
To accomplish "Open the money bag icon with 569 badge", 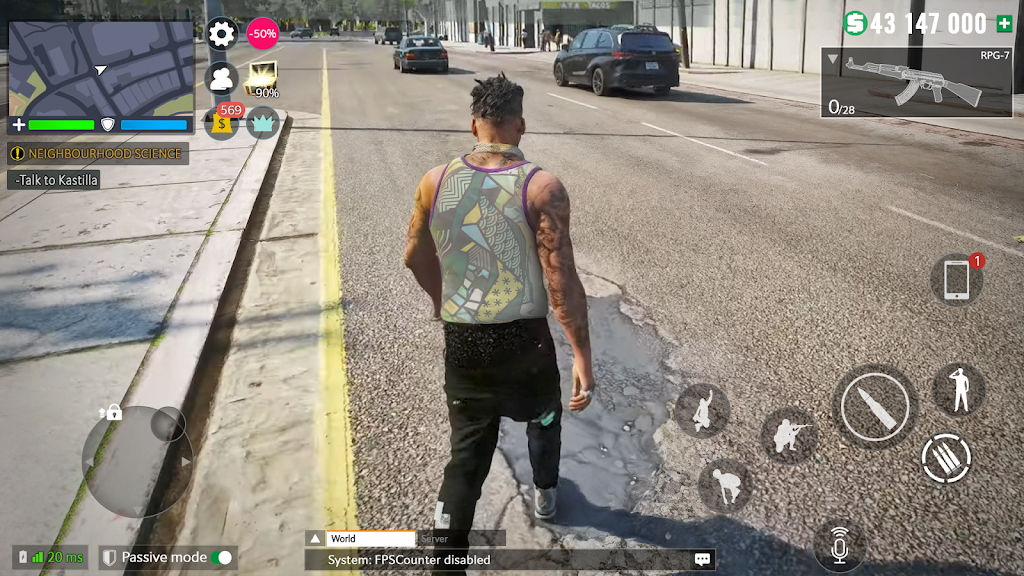I will [221, 123].
